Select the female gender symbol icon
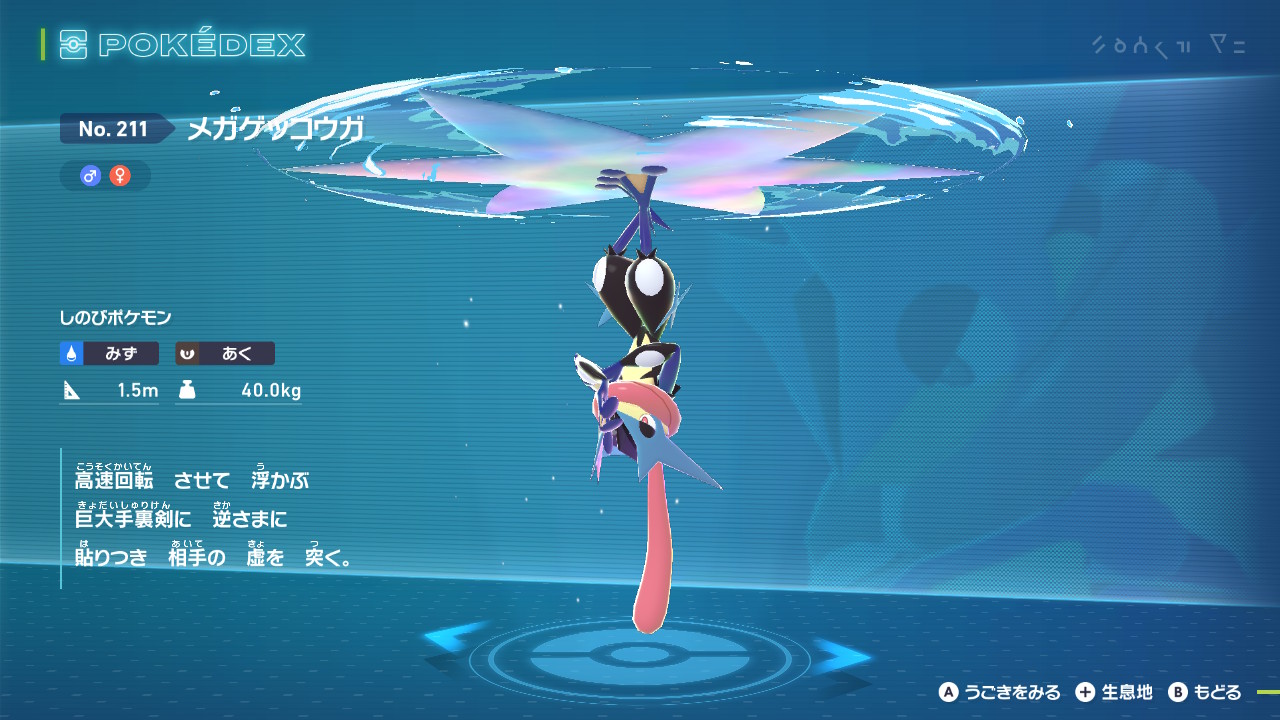This screenshot has width=1280, height=720. pos(120,176)
